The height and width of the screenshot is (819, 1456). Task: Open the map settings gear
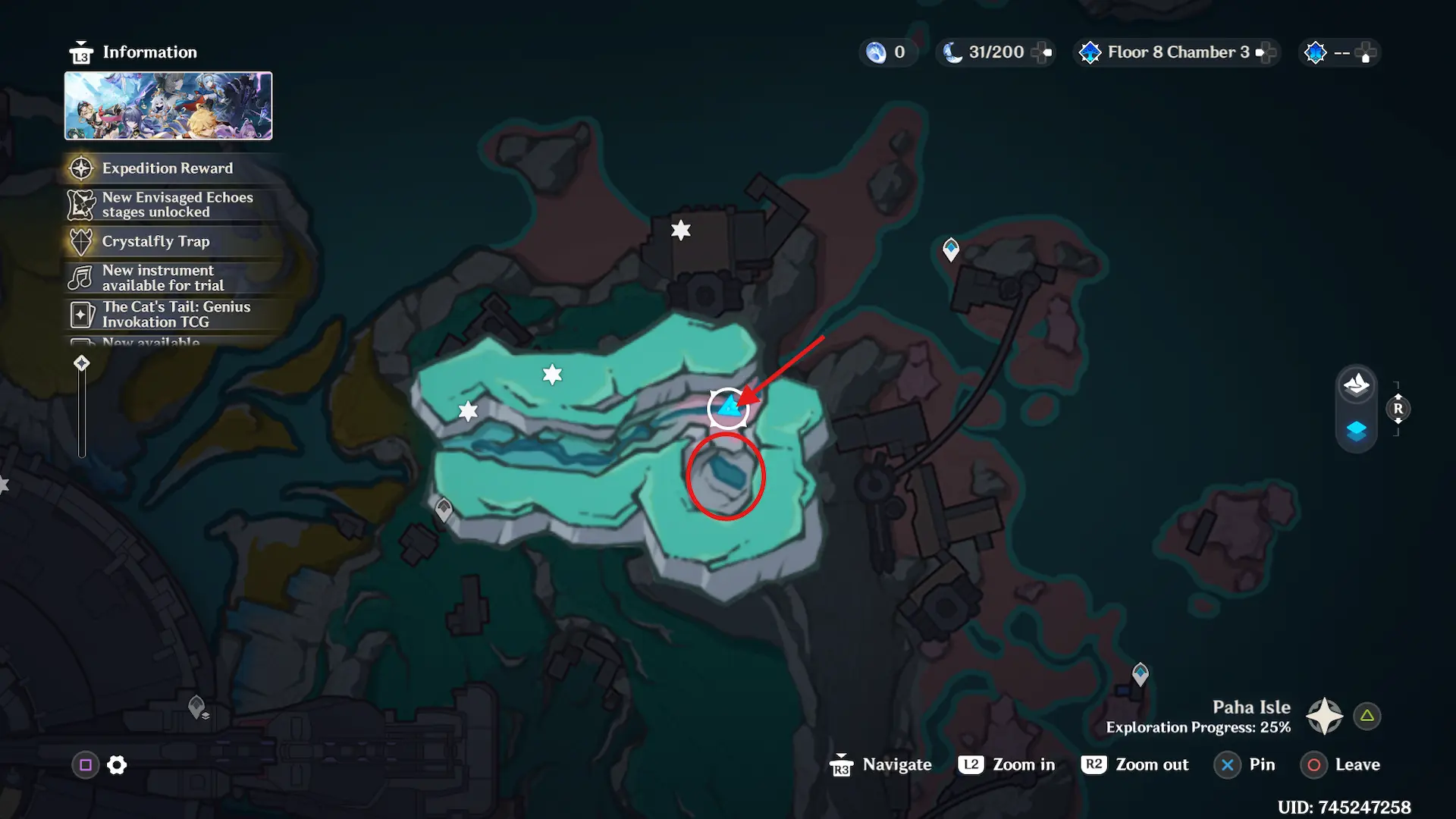(117, 765)
